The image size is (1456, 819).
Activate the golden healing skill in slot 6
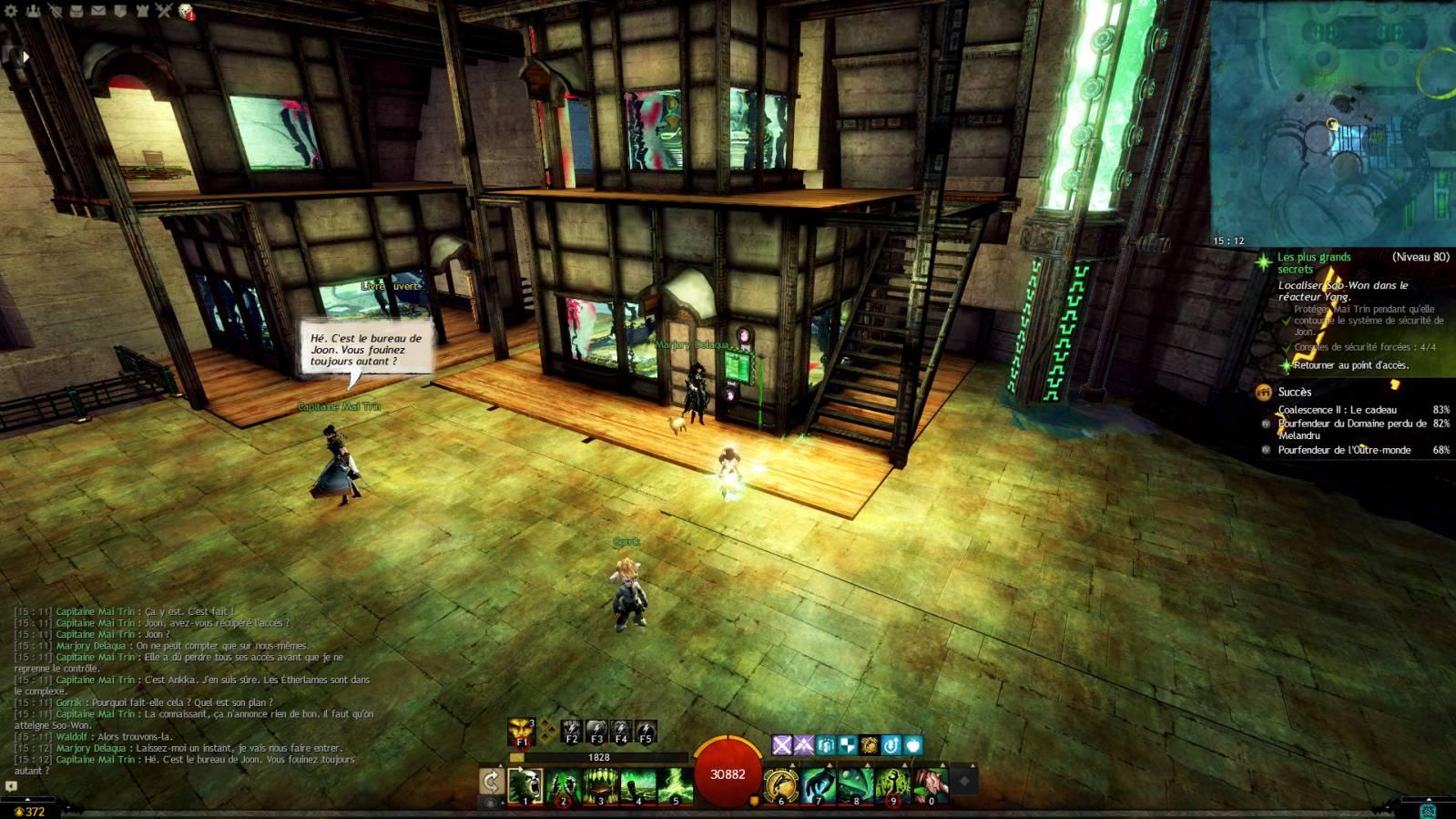(x=780, y=784)
